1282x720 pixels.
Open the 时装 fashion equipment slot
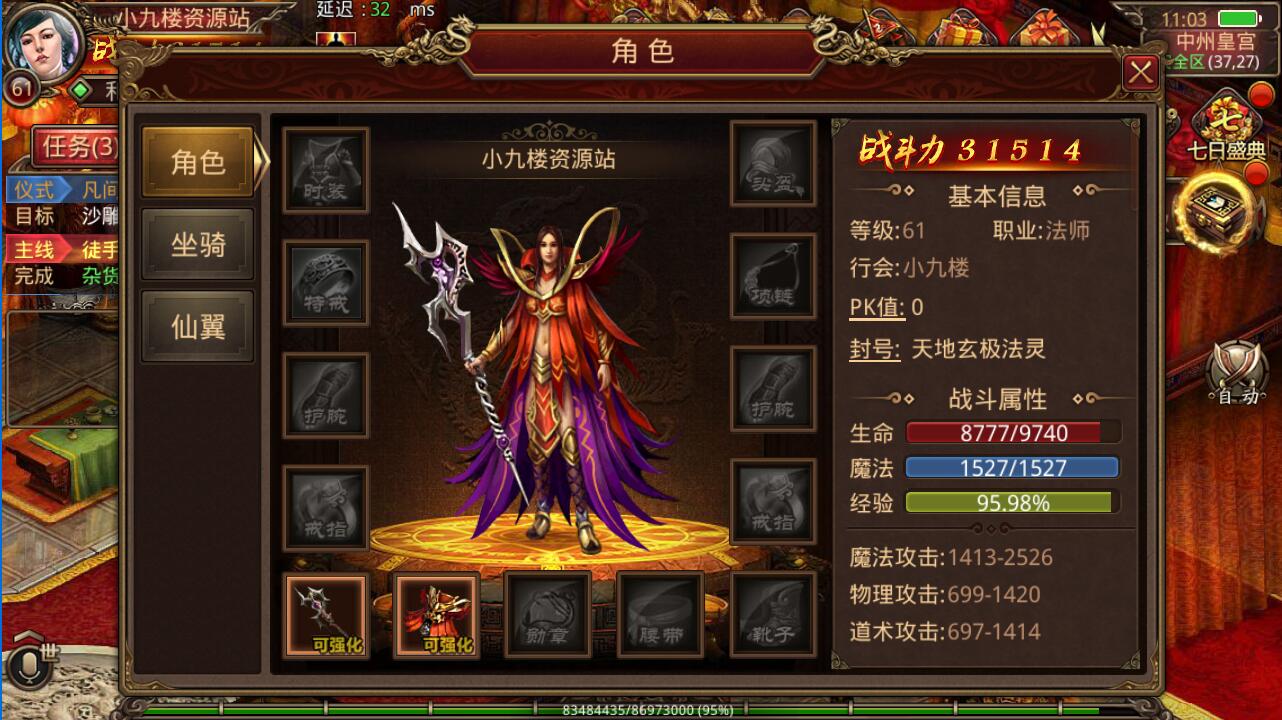(x=324, y=169)
